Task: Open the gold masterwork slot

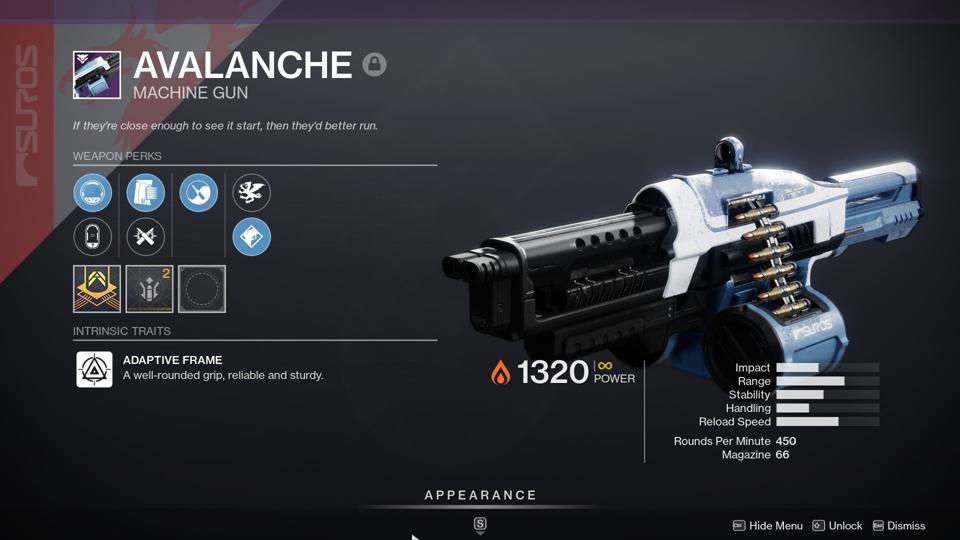Action: tap(97, 289)
